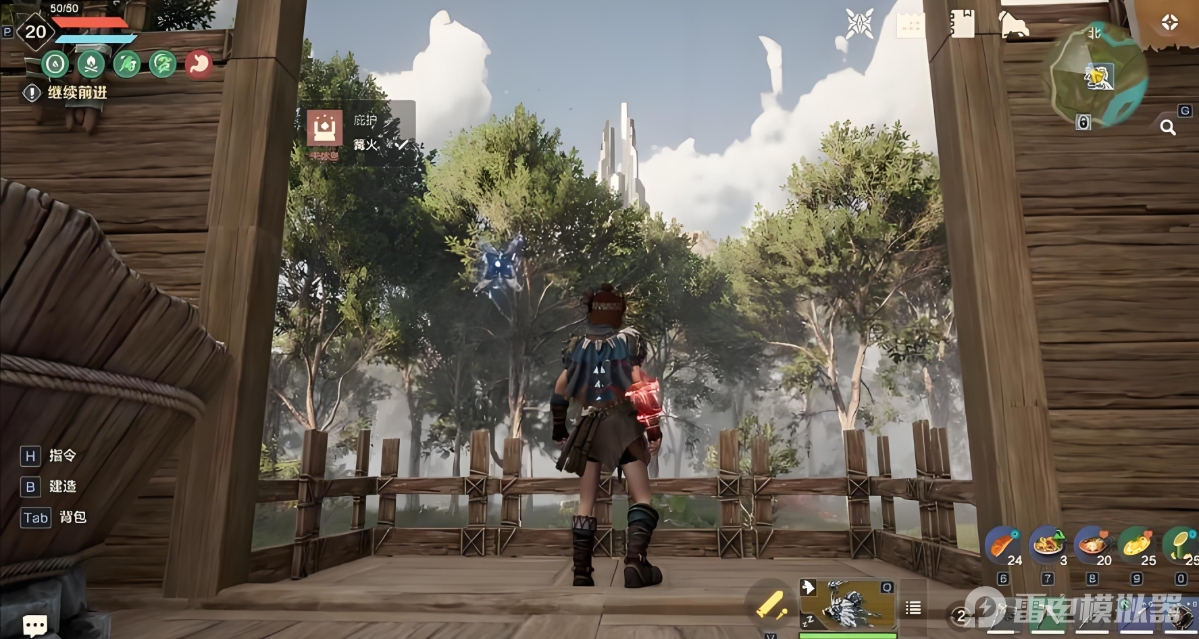Select the roasted meat food slot
Screen dimensions: 1199x639
1002,546
